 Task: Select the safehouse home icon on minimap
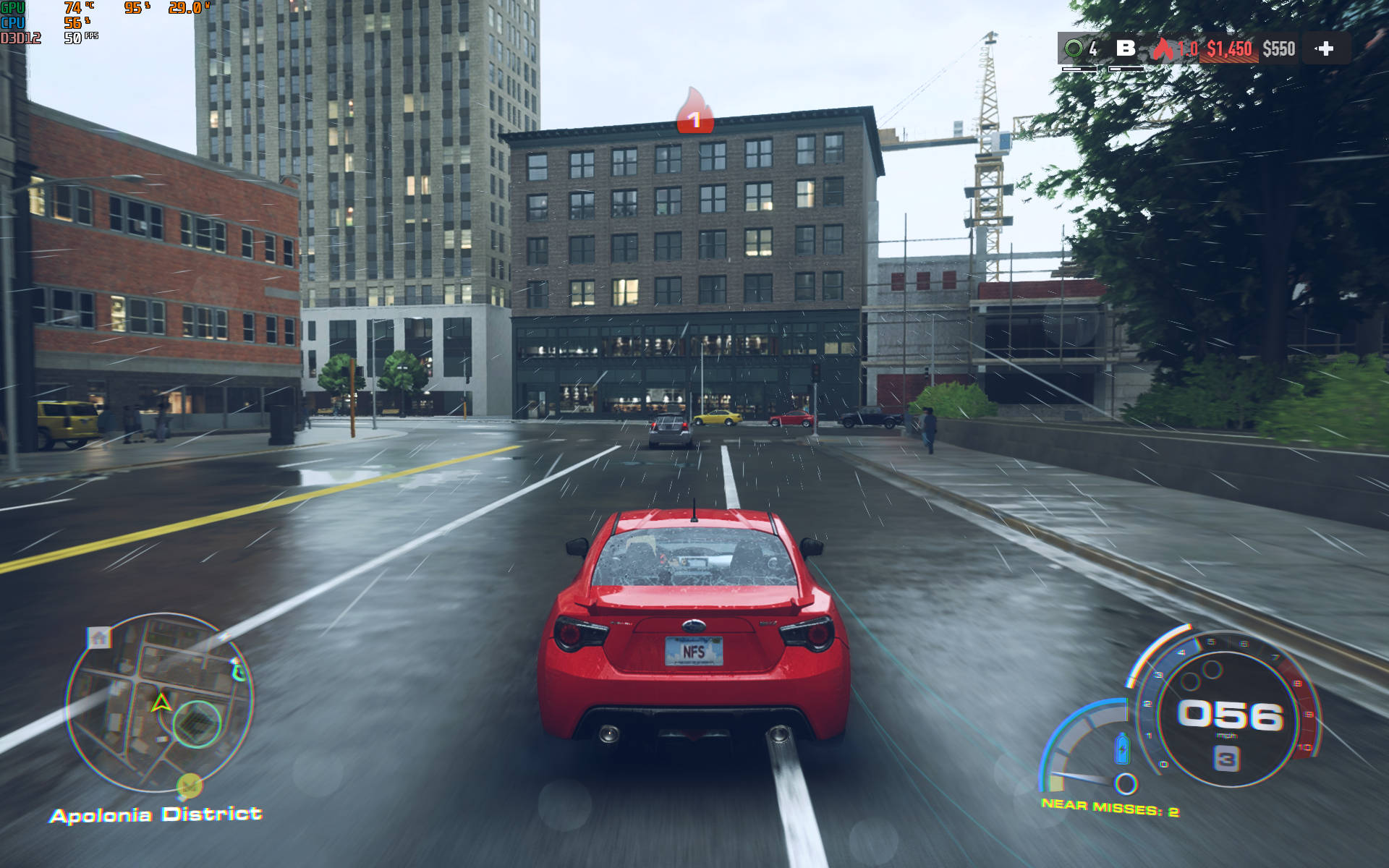99,637
